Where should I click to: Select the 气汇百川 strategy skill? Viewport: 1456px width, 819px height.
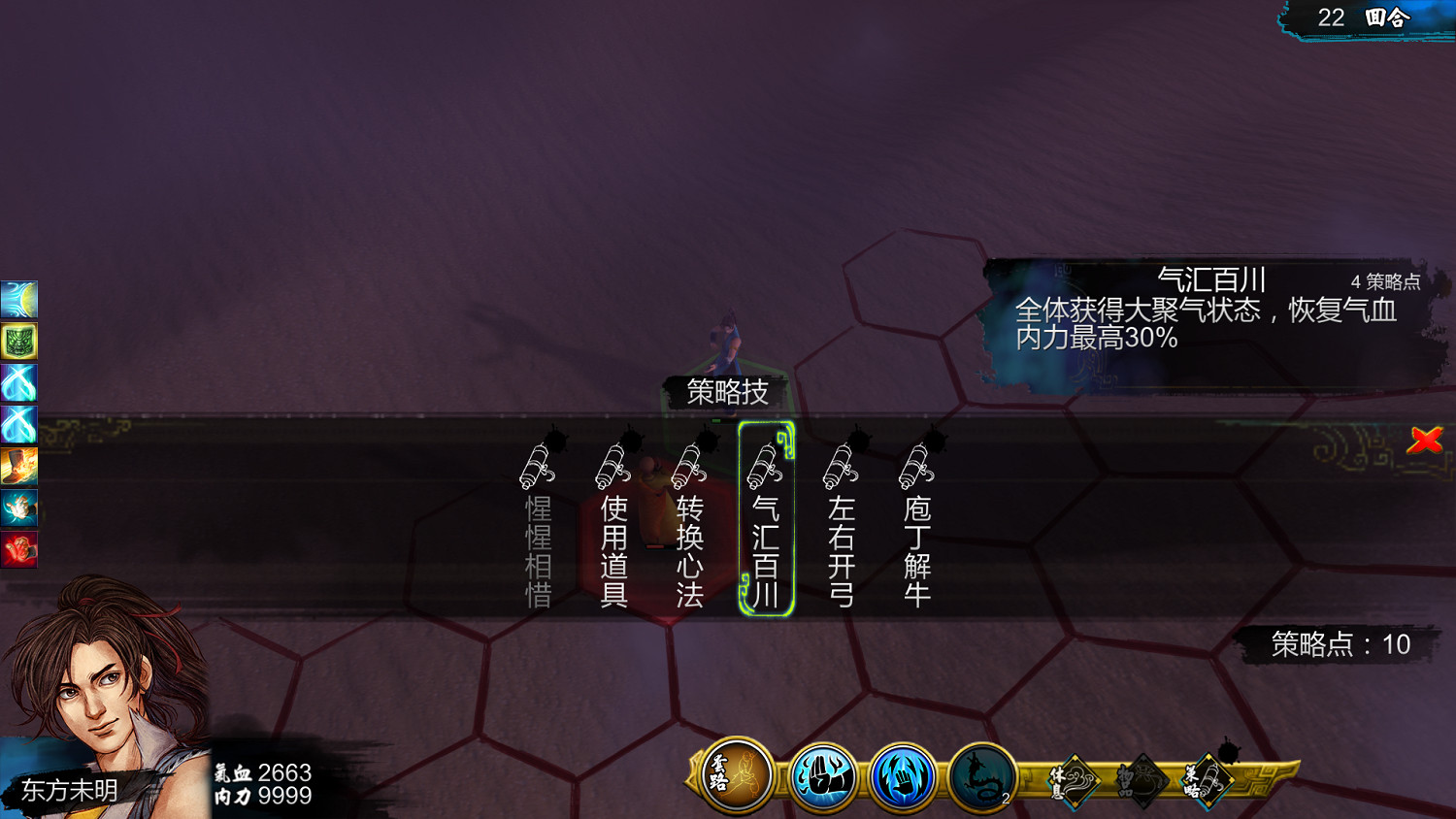(766, 529)
